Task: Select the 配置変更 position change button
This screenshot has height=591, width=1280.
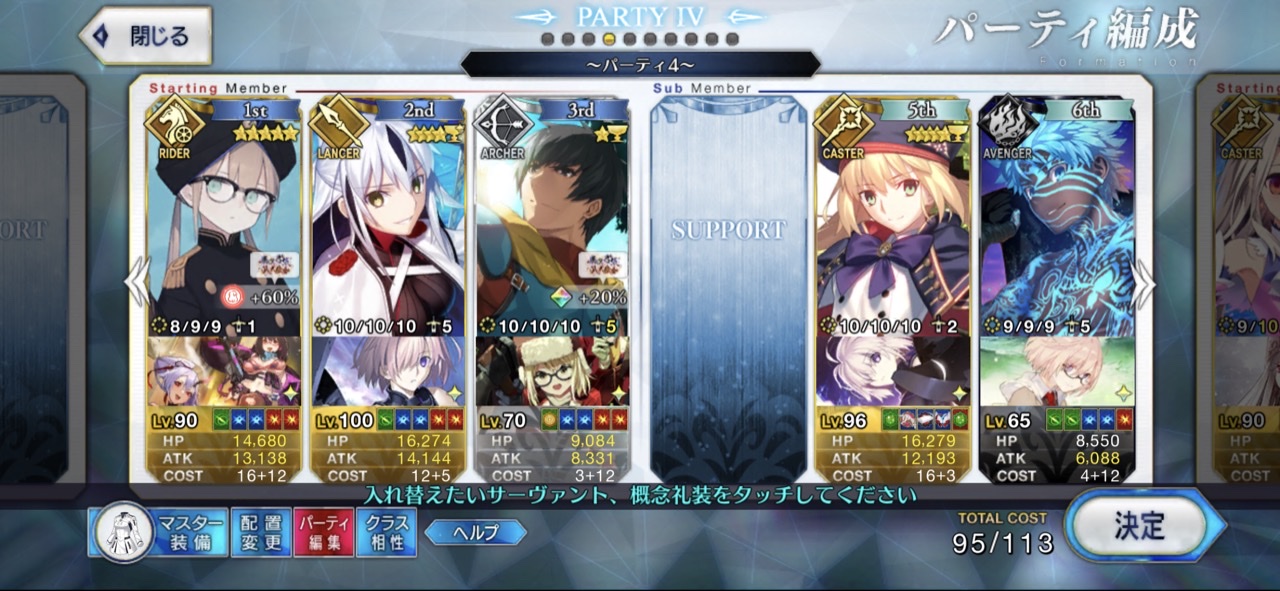Action: [x=259, y=532]
